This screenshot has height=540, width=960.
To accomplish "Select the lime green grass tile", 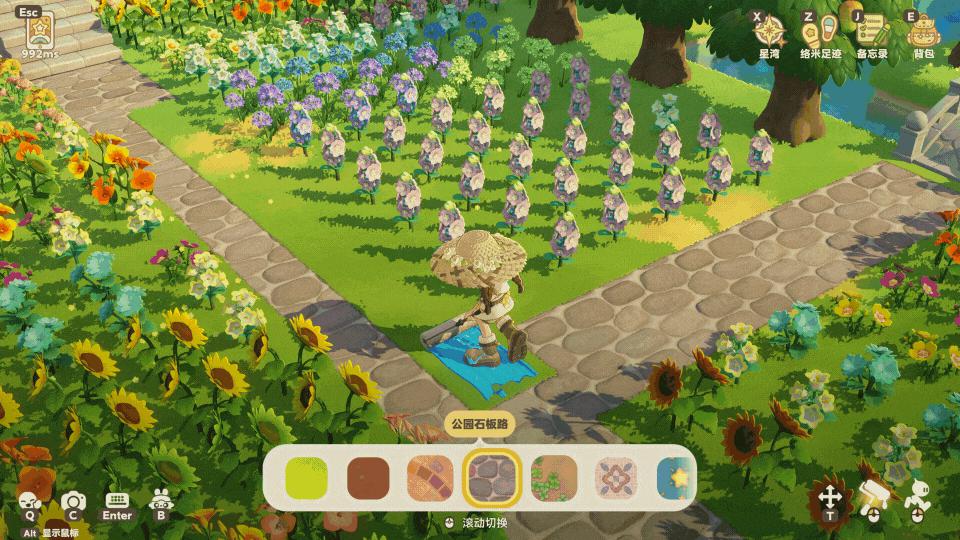I will tap(306, 479).
